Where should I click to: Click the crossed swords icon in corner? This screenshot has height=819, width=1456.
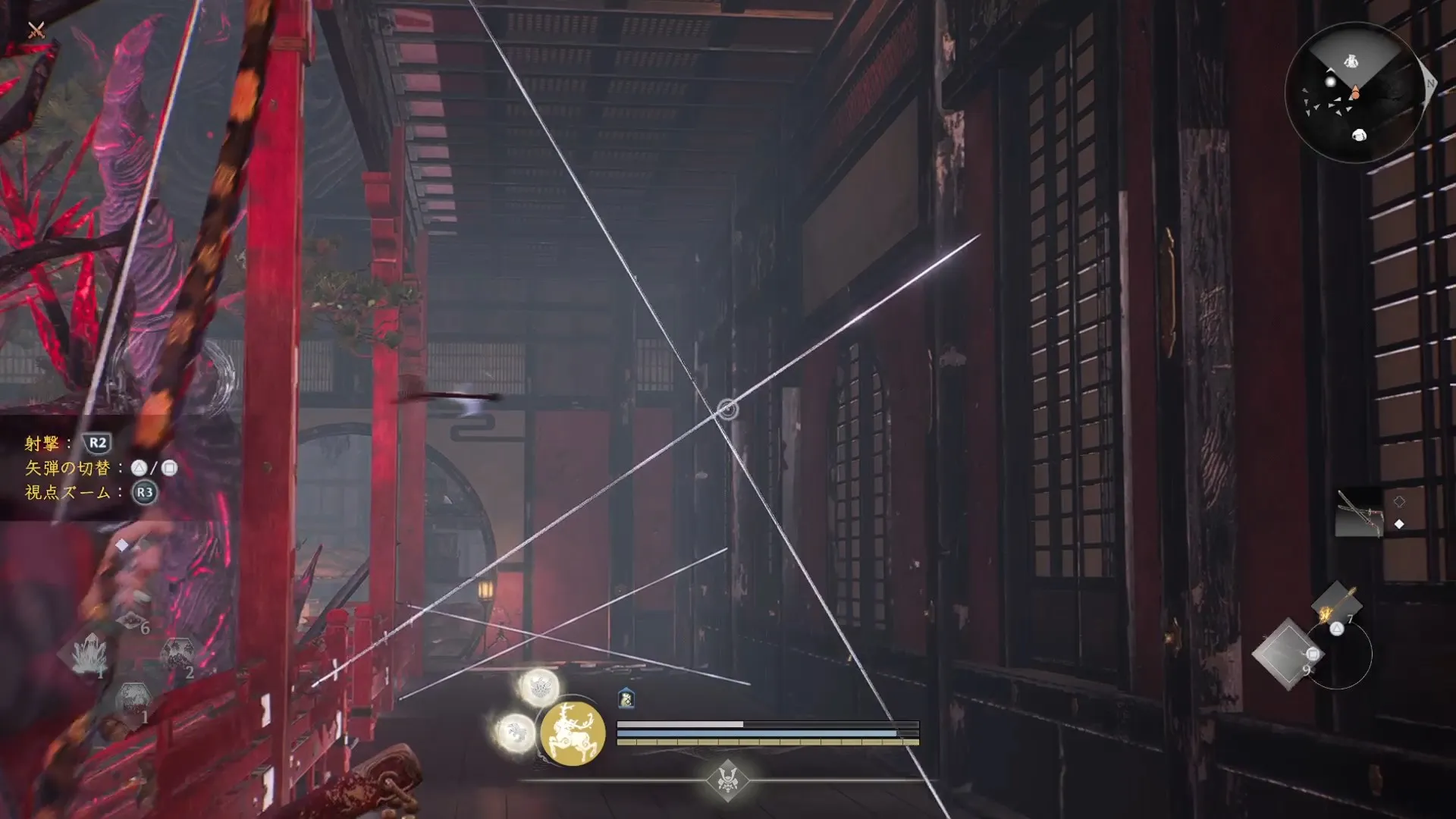click(x=36, y=30)
